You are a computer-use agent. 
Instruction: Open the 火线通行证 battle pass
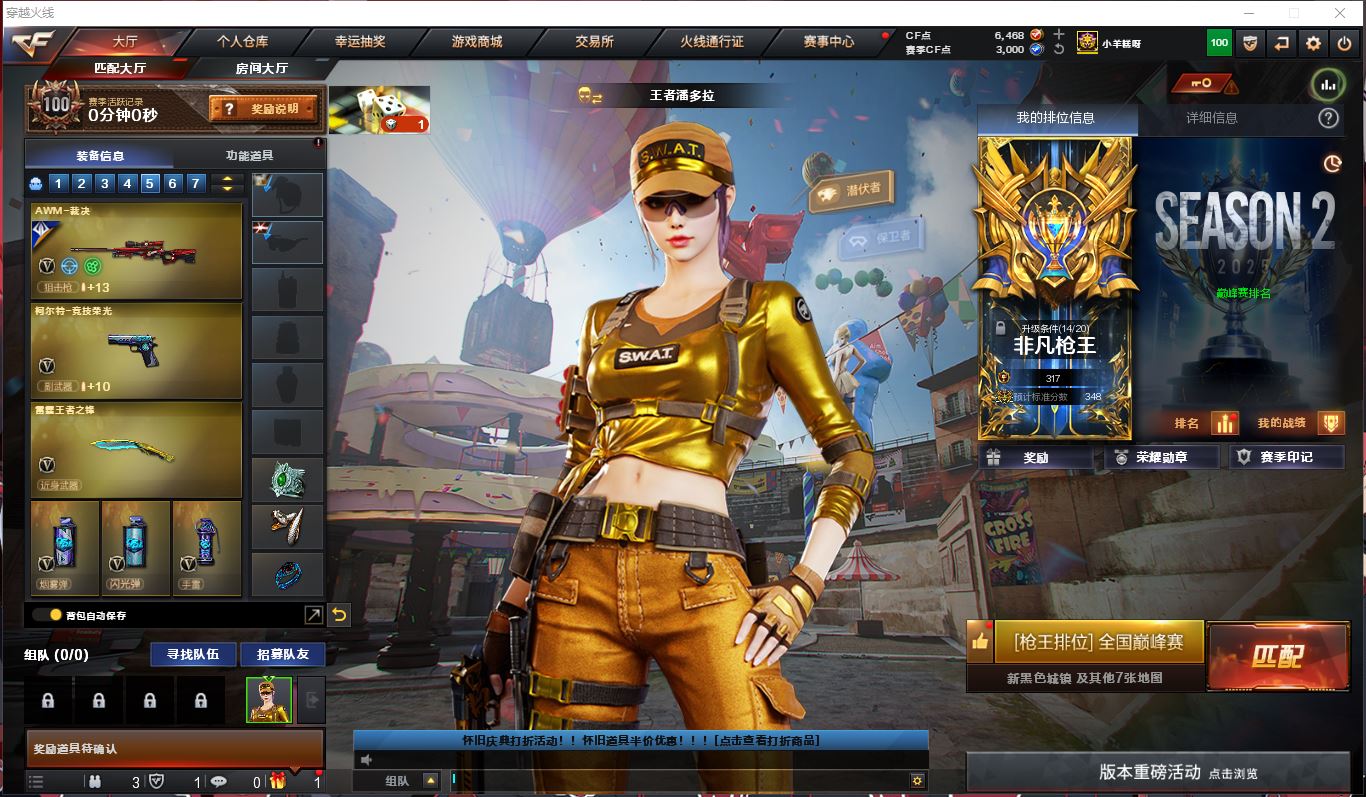712,42
